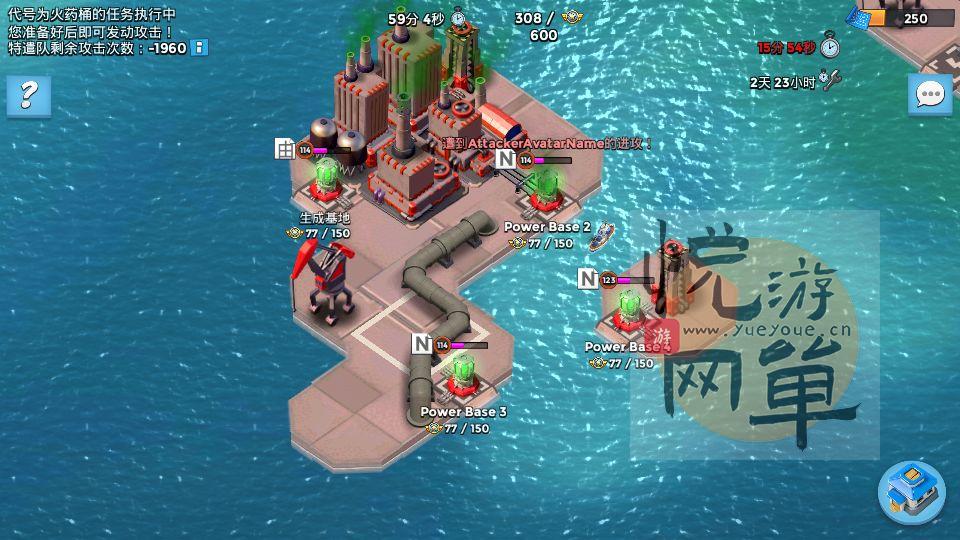
Task: Show info on remaining task force attacks
Action: (x=200, y=48)
